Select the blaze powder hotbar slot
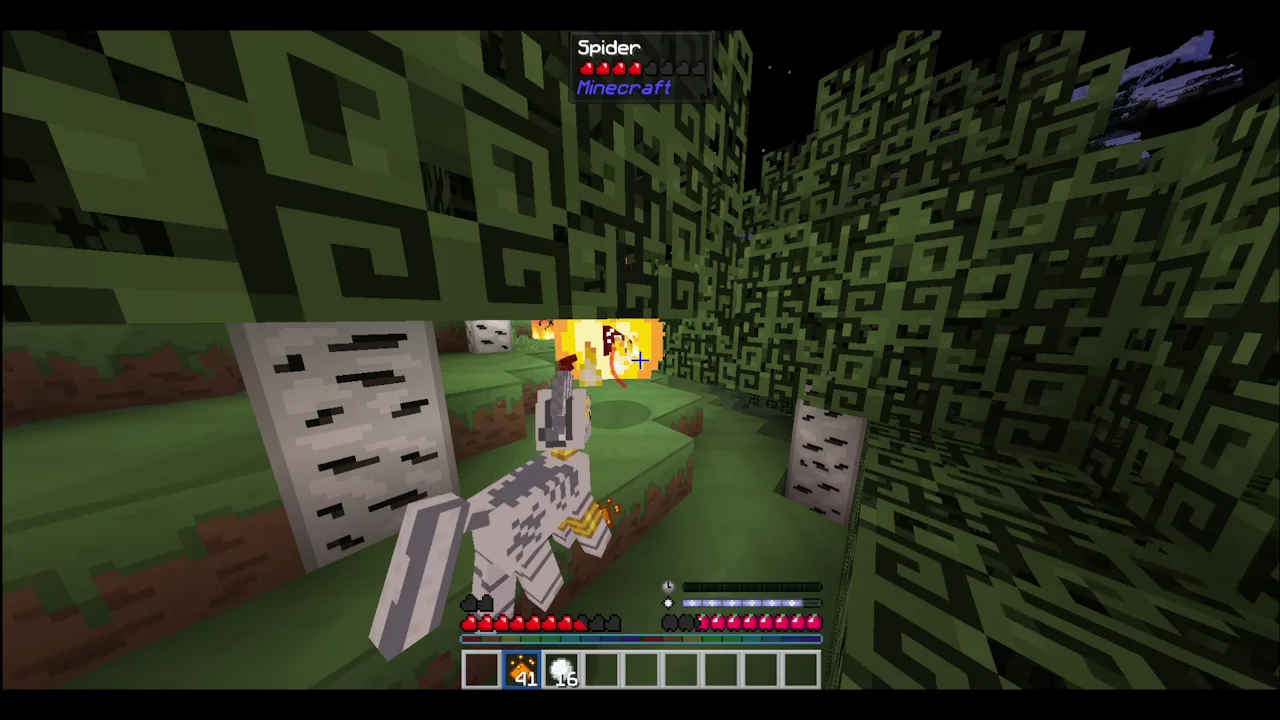 point(522,670)
